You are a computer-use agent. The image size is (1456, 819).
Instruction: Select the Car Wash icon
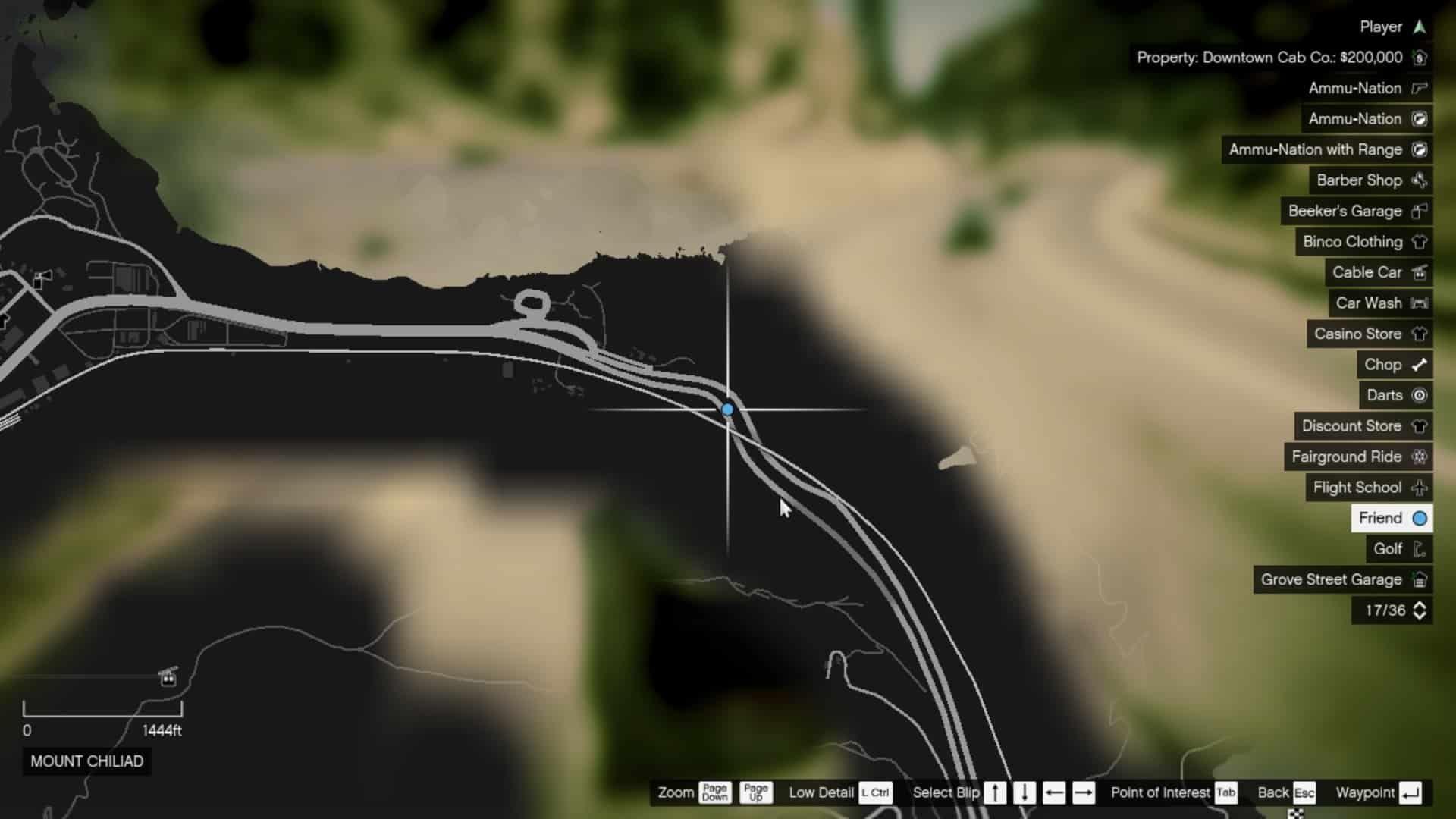(x=1420, y=303)
